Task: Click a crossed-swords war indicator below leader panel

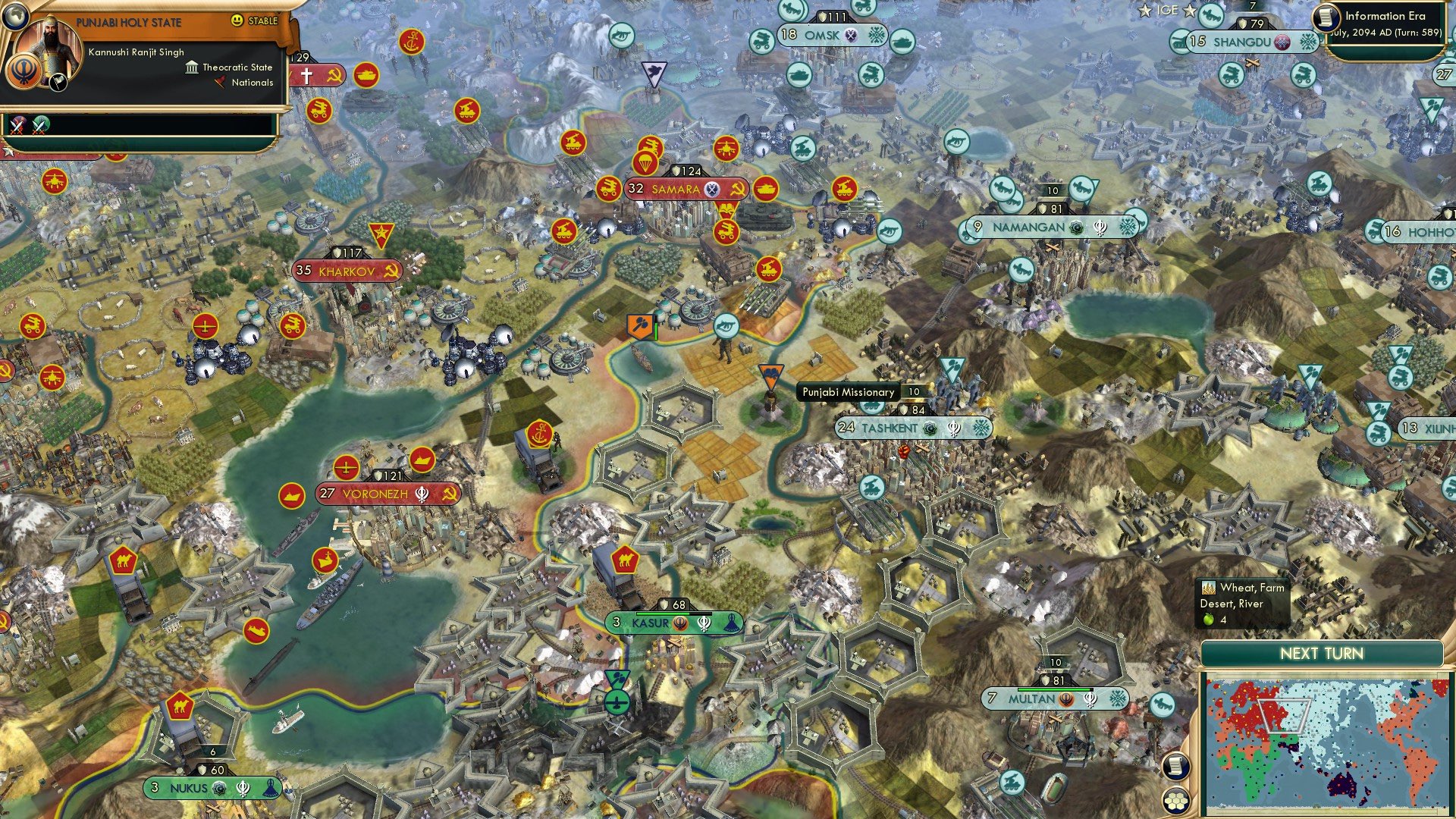Action: [x=17, y=125]
